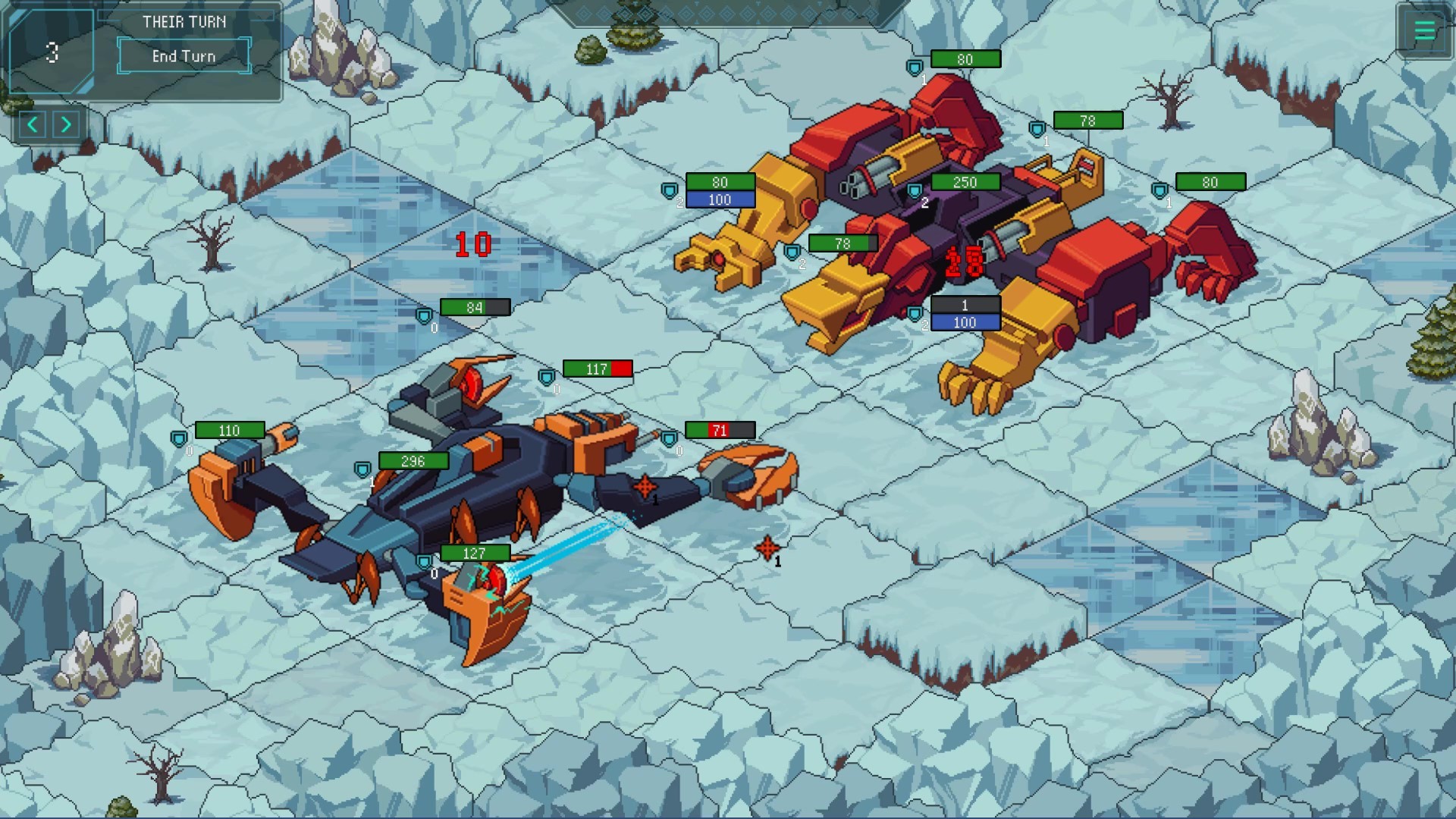The width and height of the screenshot is (1456, 819).
Task: Click the End Turn button
Action: [184, 56]
